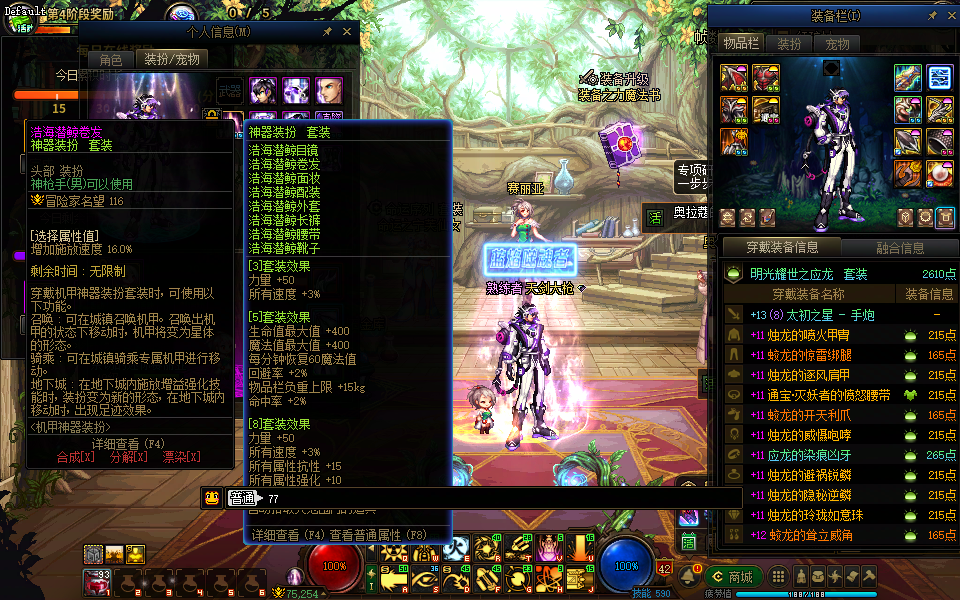The height and width of the screenshot is (600, 960).
Task: Show the 融合信息 fusion info tab
Action: pyautogui.click(x=900, y=248)
